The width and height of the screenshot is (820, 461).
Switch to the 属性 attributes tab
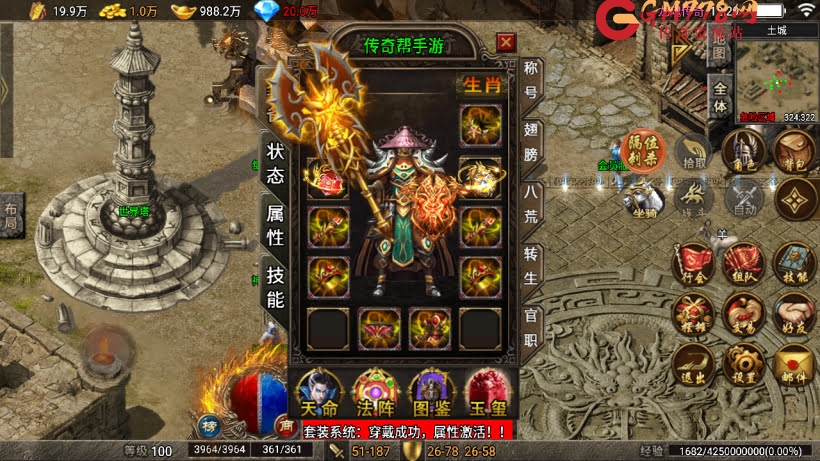click(x=276, y=224)
